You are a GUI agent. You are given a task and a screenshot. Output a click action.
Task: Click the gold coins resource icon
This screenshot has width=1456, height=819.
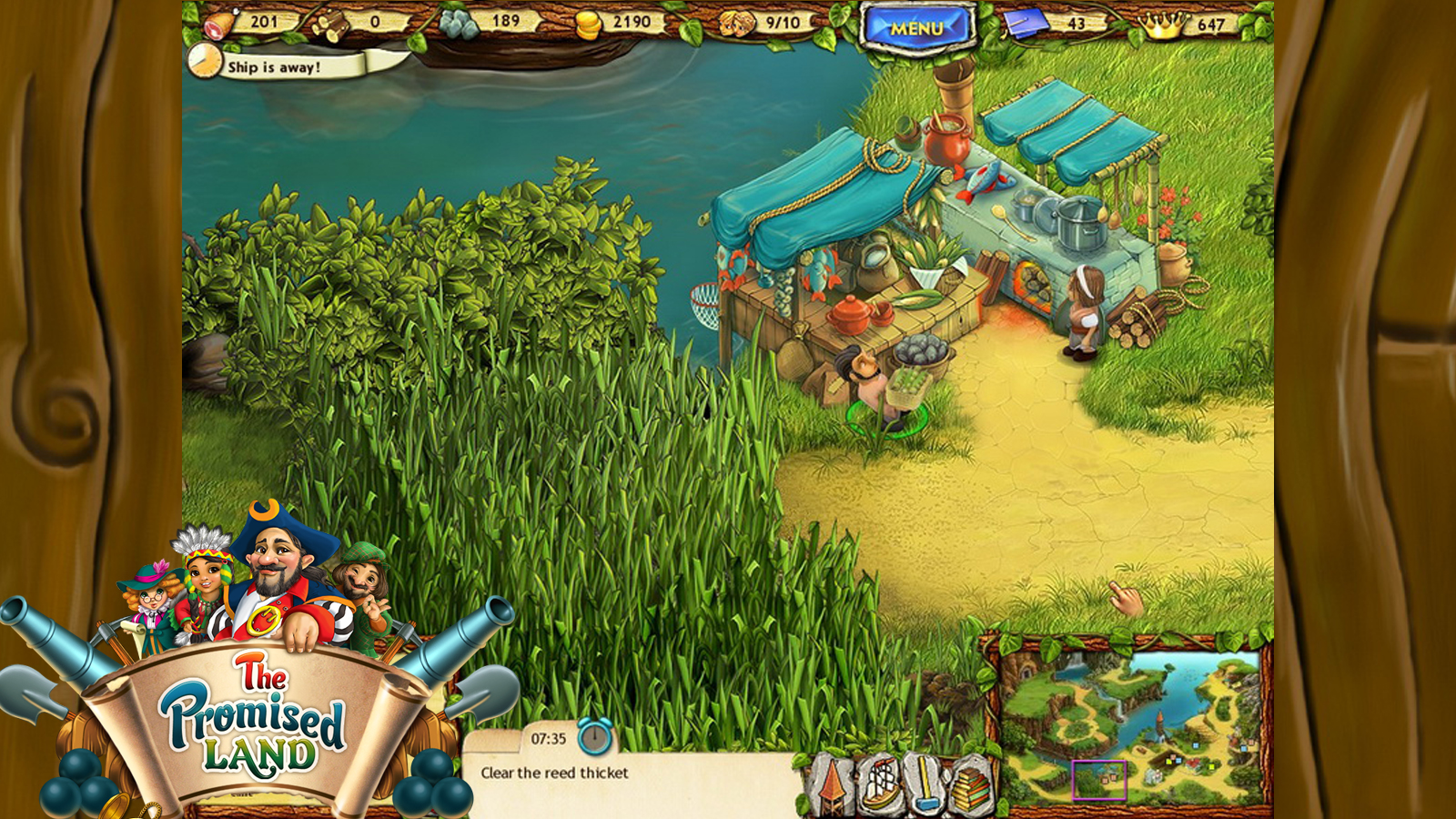point(588,23)
